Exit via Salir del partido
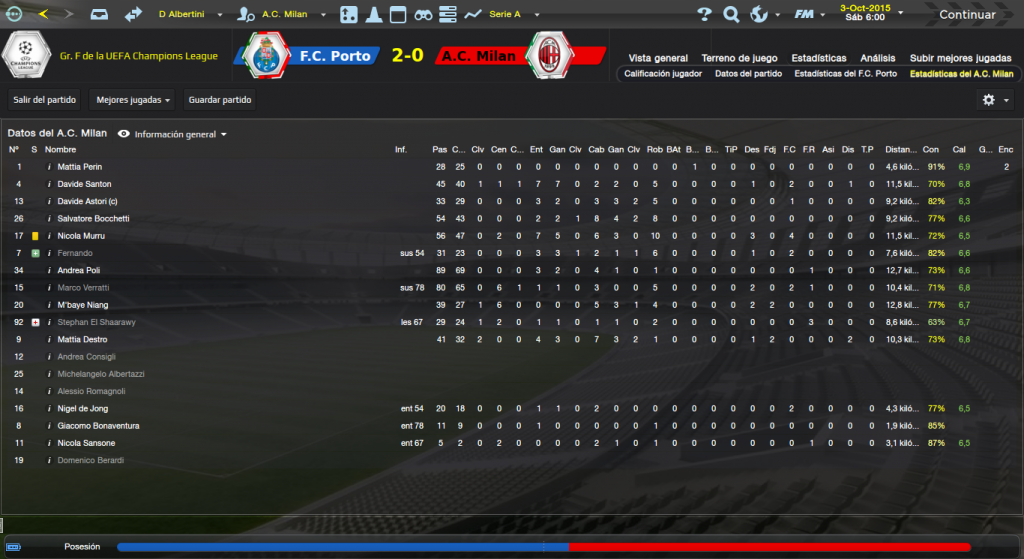Screen dimensions: 1024x559 tap(45, 100)
